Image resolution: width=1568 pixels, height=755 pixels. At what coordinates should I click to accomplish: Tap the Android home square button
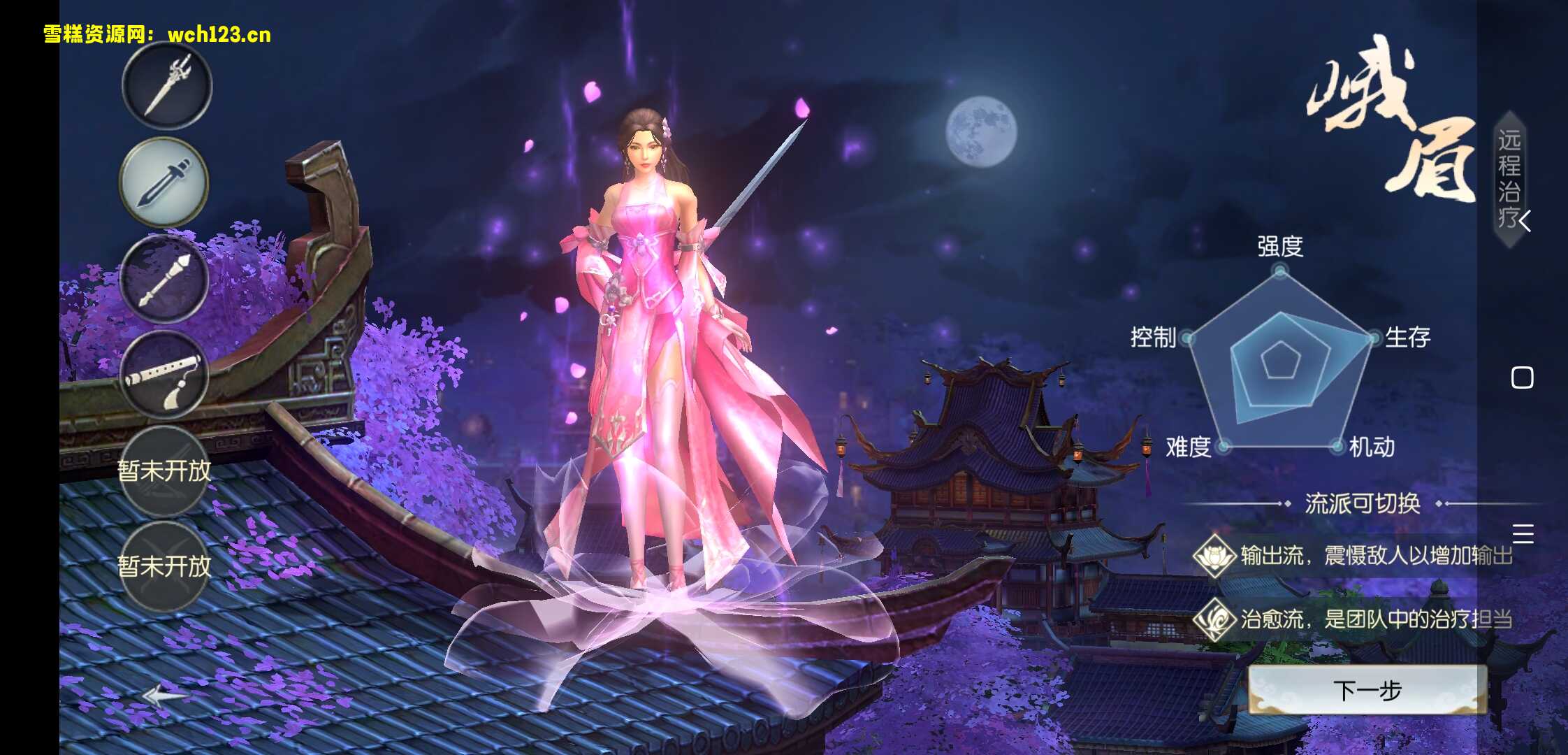1522,377
